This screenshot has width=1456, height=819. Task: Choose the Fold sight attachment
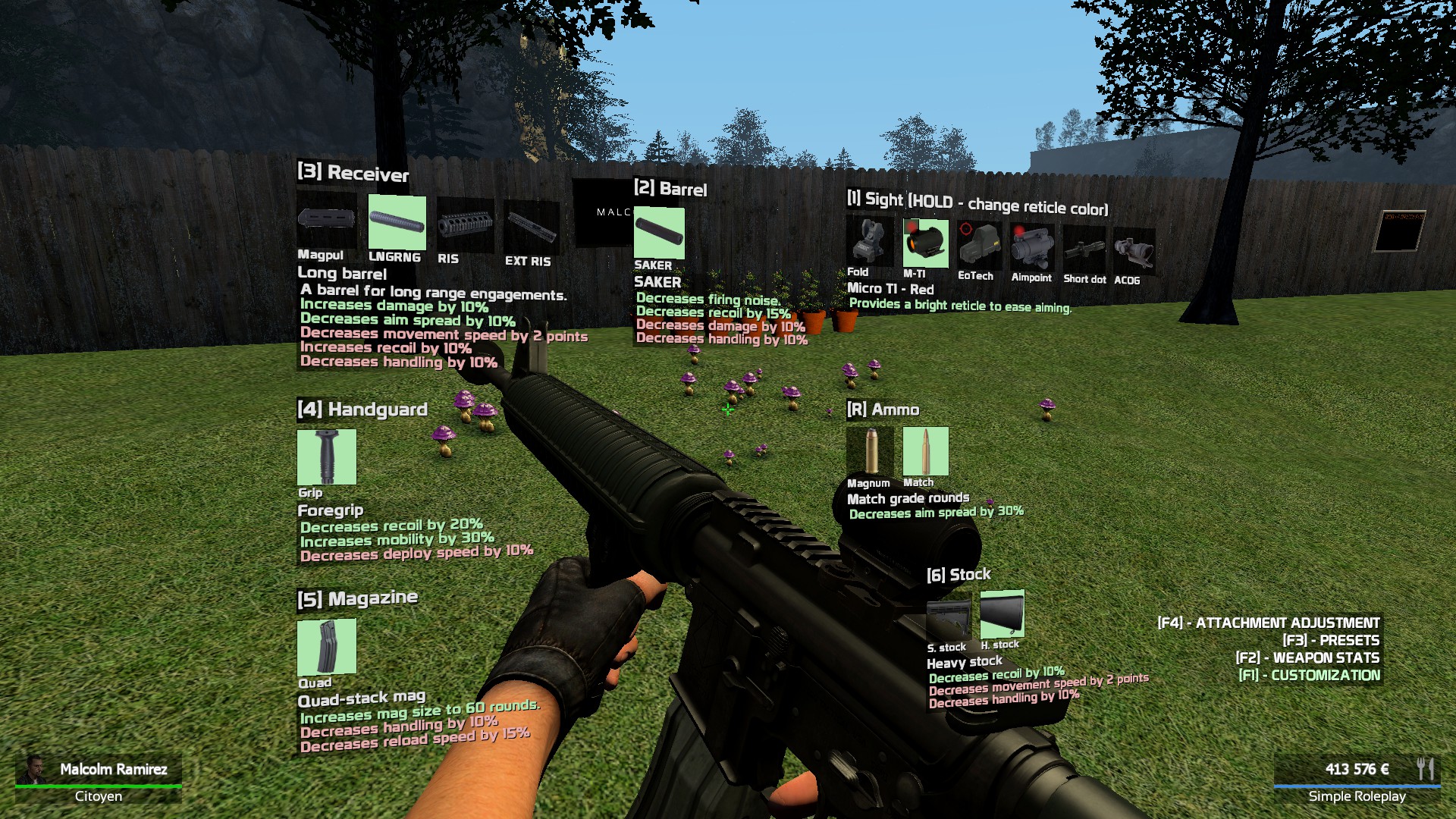point(870,241)
